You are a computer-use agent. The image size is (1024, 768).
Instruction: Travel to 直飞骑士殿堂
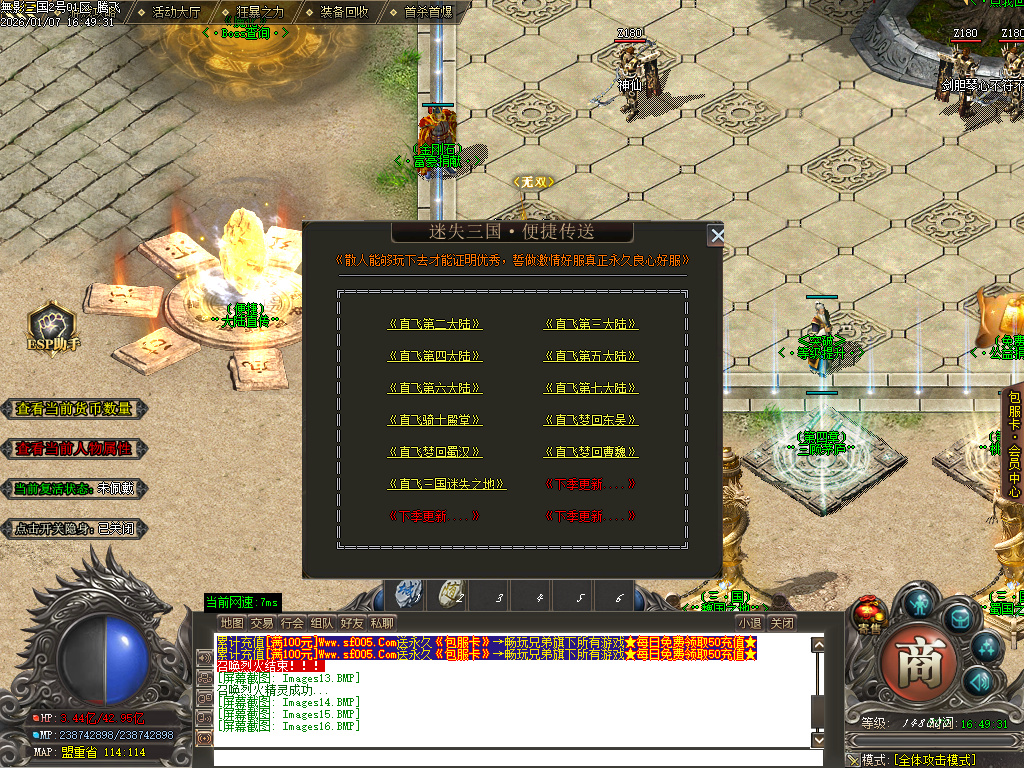(435, 420)
